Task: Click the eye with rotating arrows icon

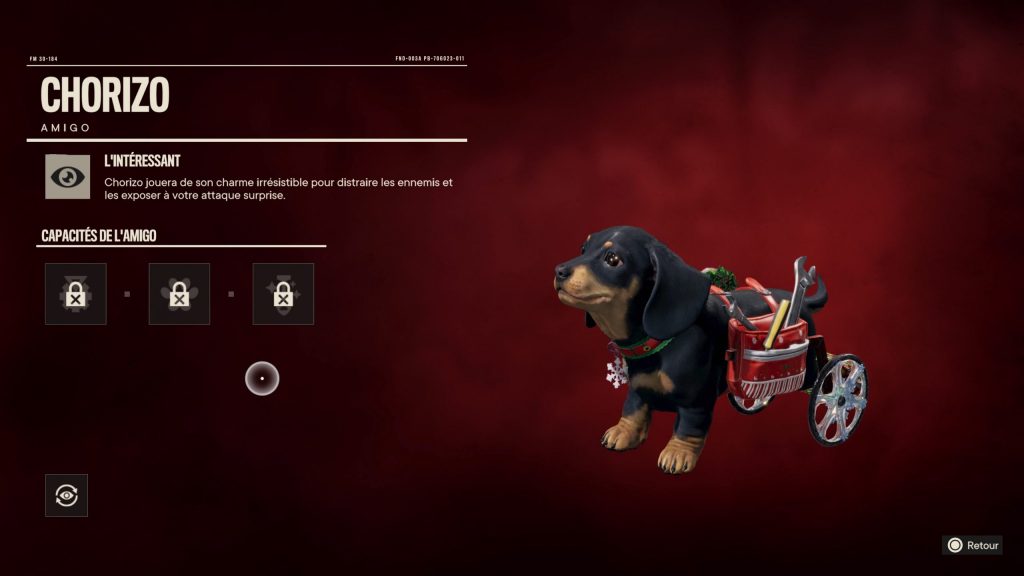Action: (66, 495)
